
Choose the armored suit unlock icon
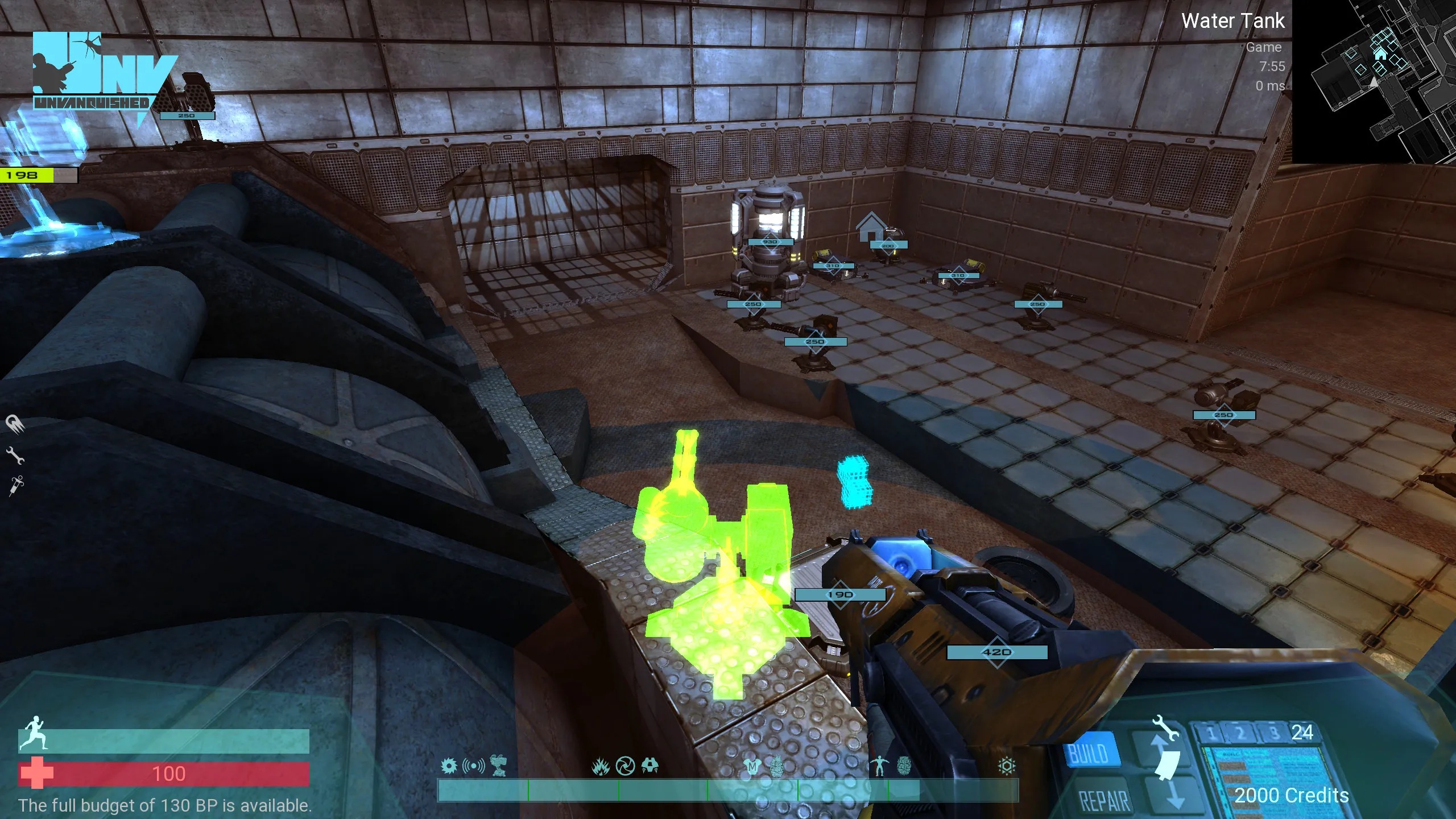coord(650,766)
